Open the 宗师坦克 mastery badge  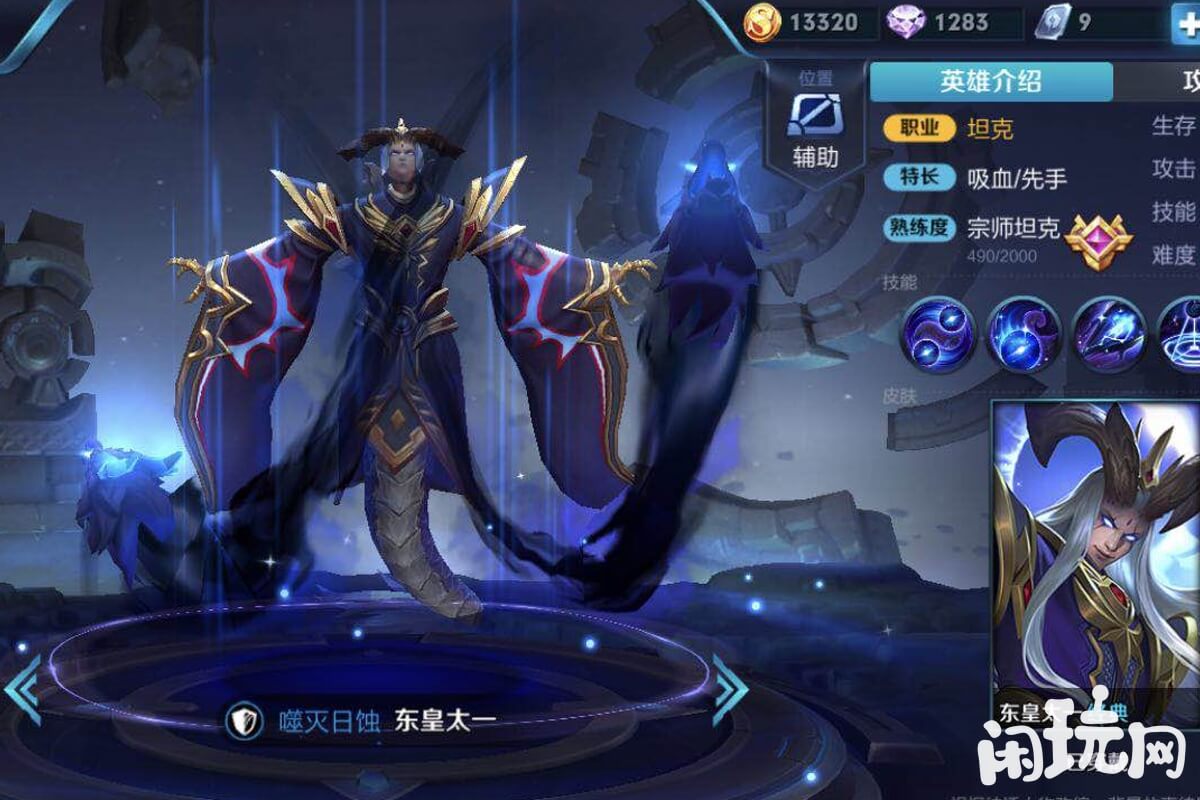1097,238
